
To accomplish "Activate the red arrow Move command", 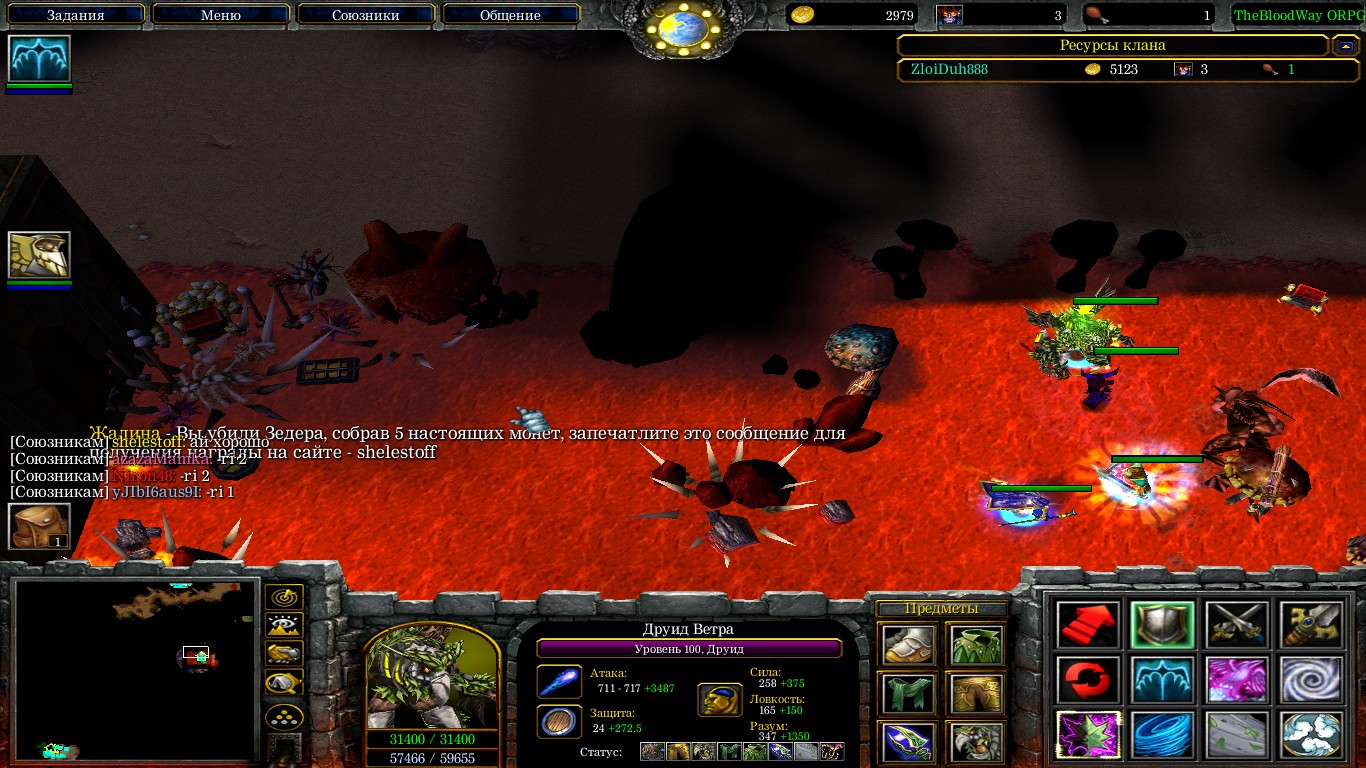I will pyautogui.click(x=1088, y=624).
